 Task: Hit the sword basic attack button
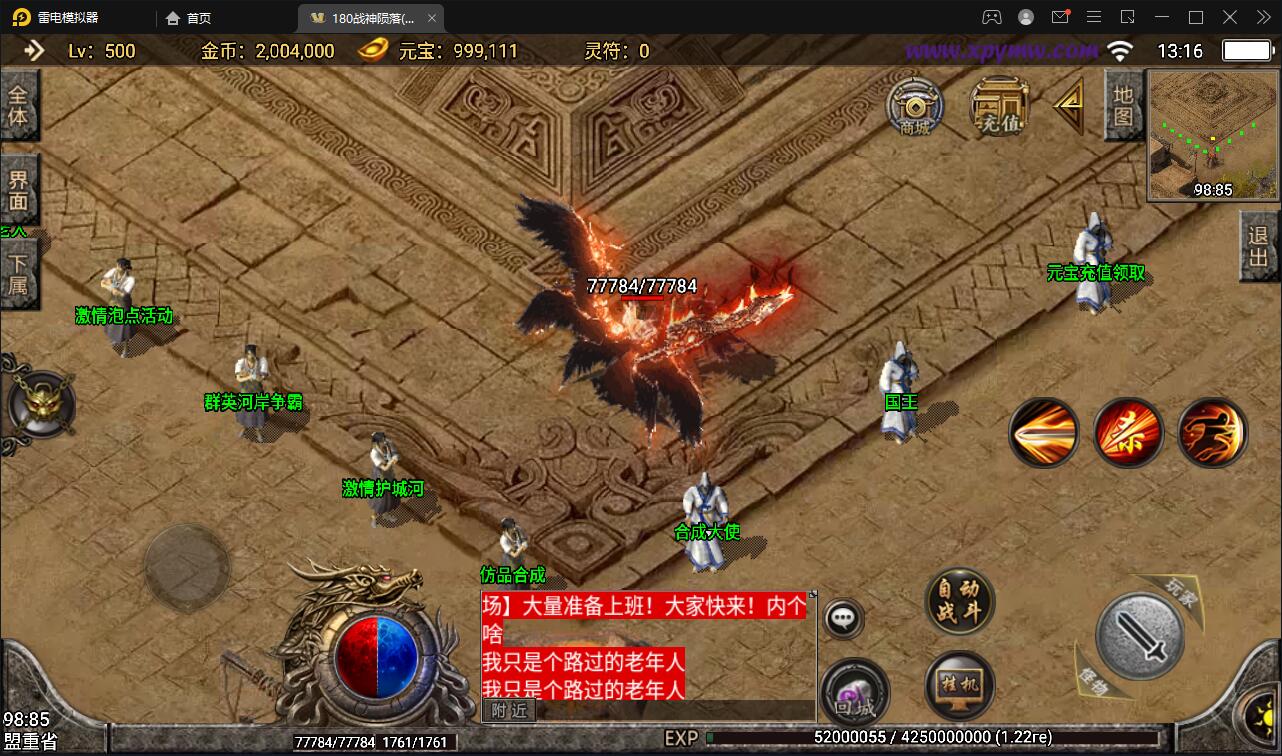[x=1140, y=634]
